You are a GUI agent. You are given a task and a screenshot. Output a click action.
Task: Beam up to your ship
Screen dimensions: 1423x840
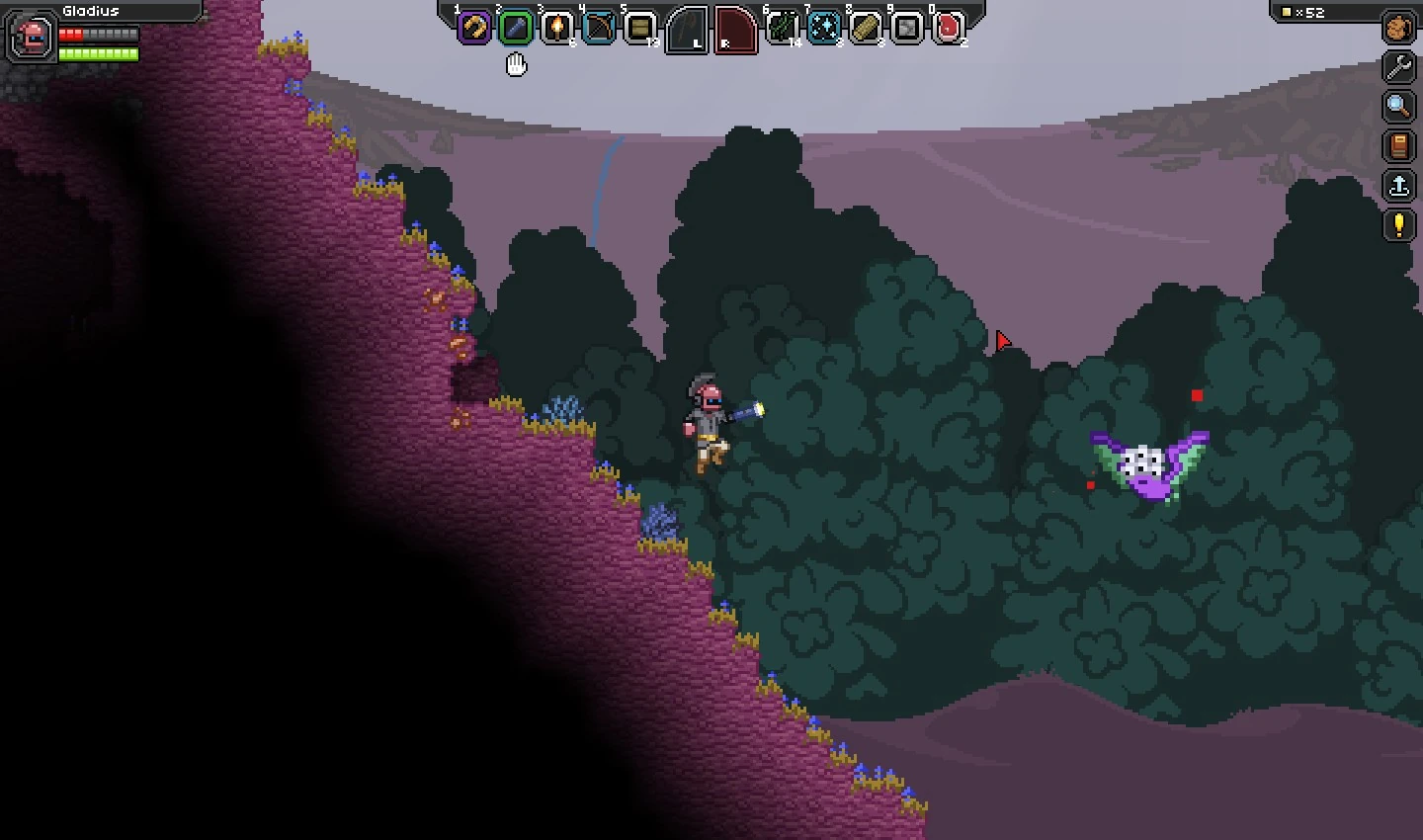[1398, 186]
